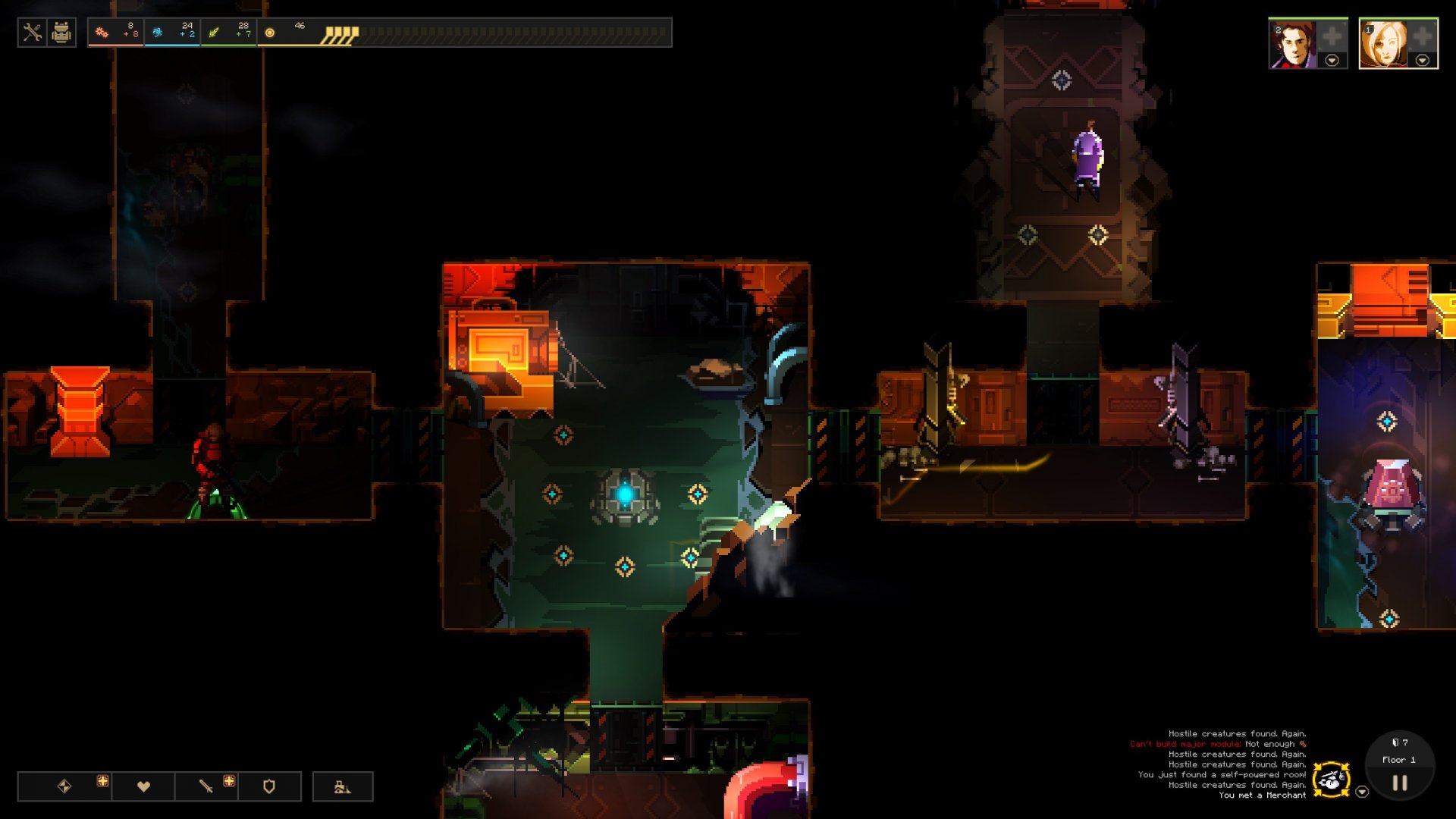This screenshot has width=1456, height=819.
Task: Use the heal plus on red-haired hero
Action: tap(1332, 36)
